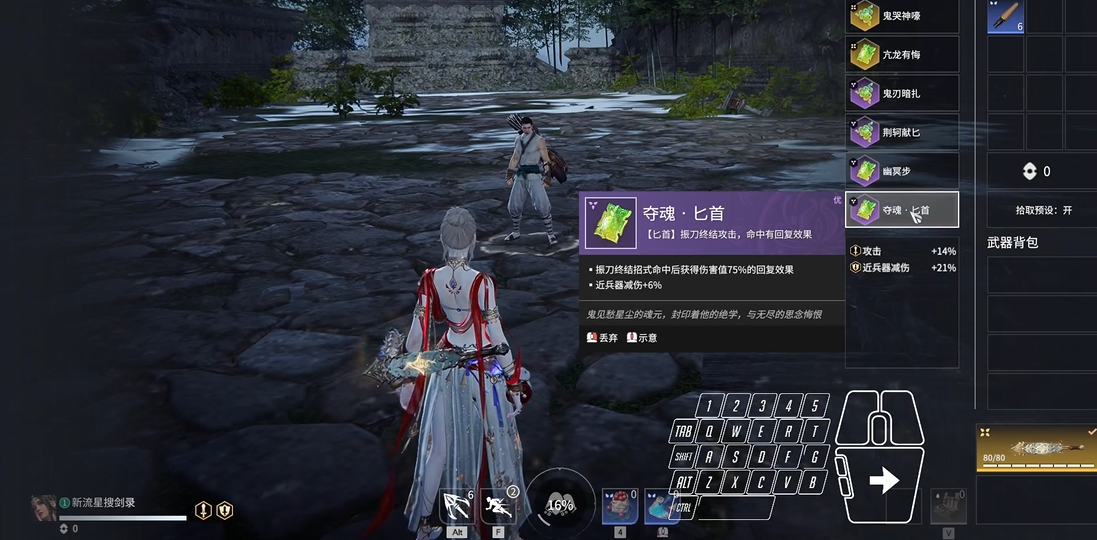Viewport: 1097px width, 540px height.
Task: Toggle the 拾取预设 pickup preset
Action: [x=1038, y=211]
